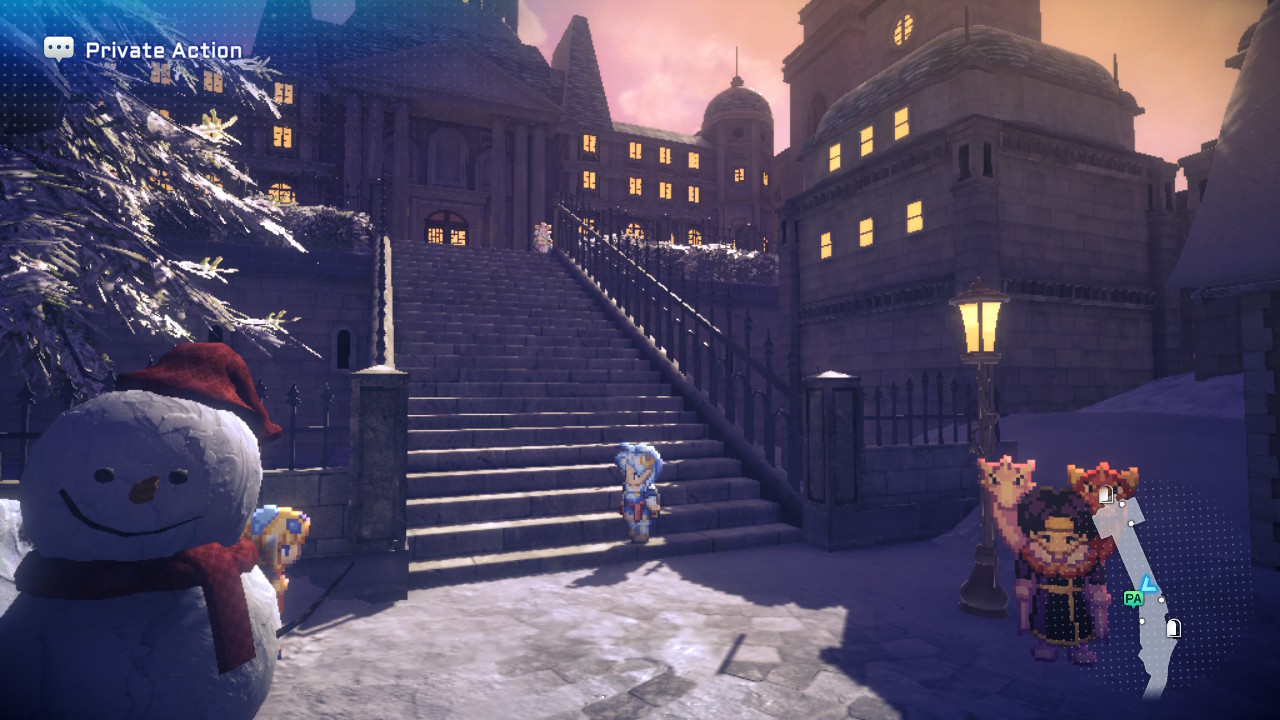The height and width of the screenshot is (720, 1280).
Task: Click the blue player arrow on the minimap
Action: (x=1149, y=584)
